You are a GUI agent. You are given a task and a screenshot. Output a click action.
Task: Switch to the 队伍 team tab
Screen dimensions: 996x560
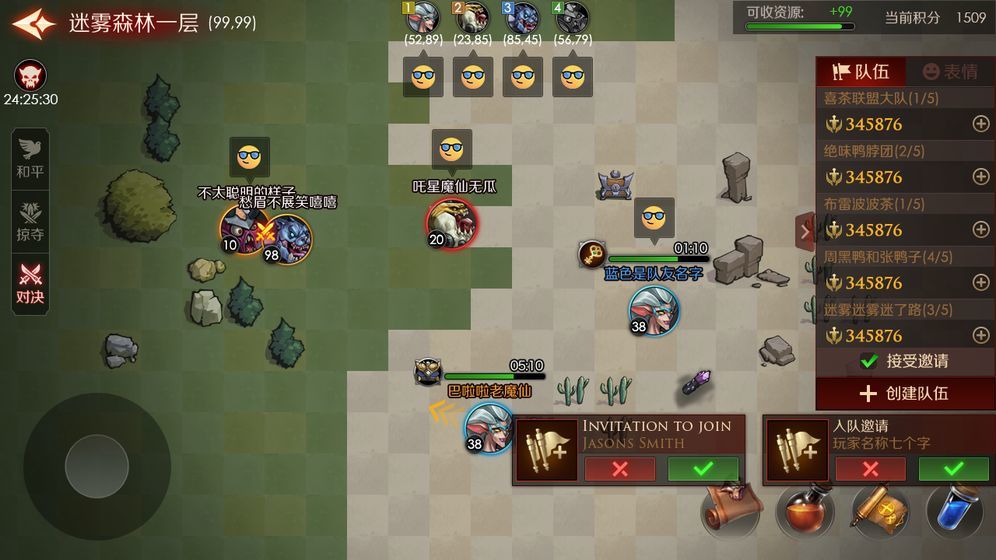(x=861, y=71)
